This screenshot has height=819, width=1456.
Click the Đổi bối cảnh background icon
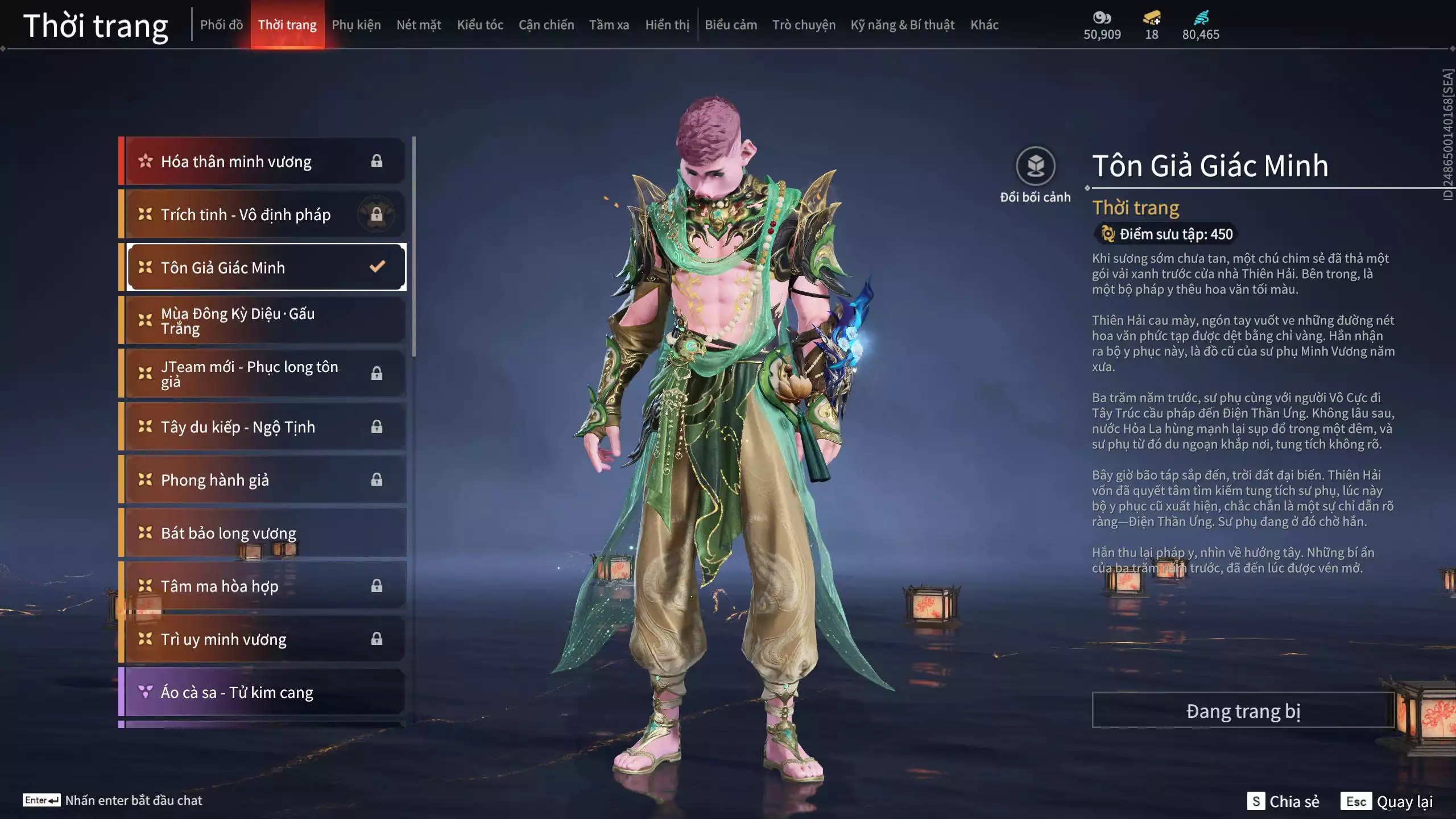point(1035,167)
